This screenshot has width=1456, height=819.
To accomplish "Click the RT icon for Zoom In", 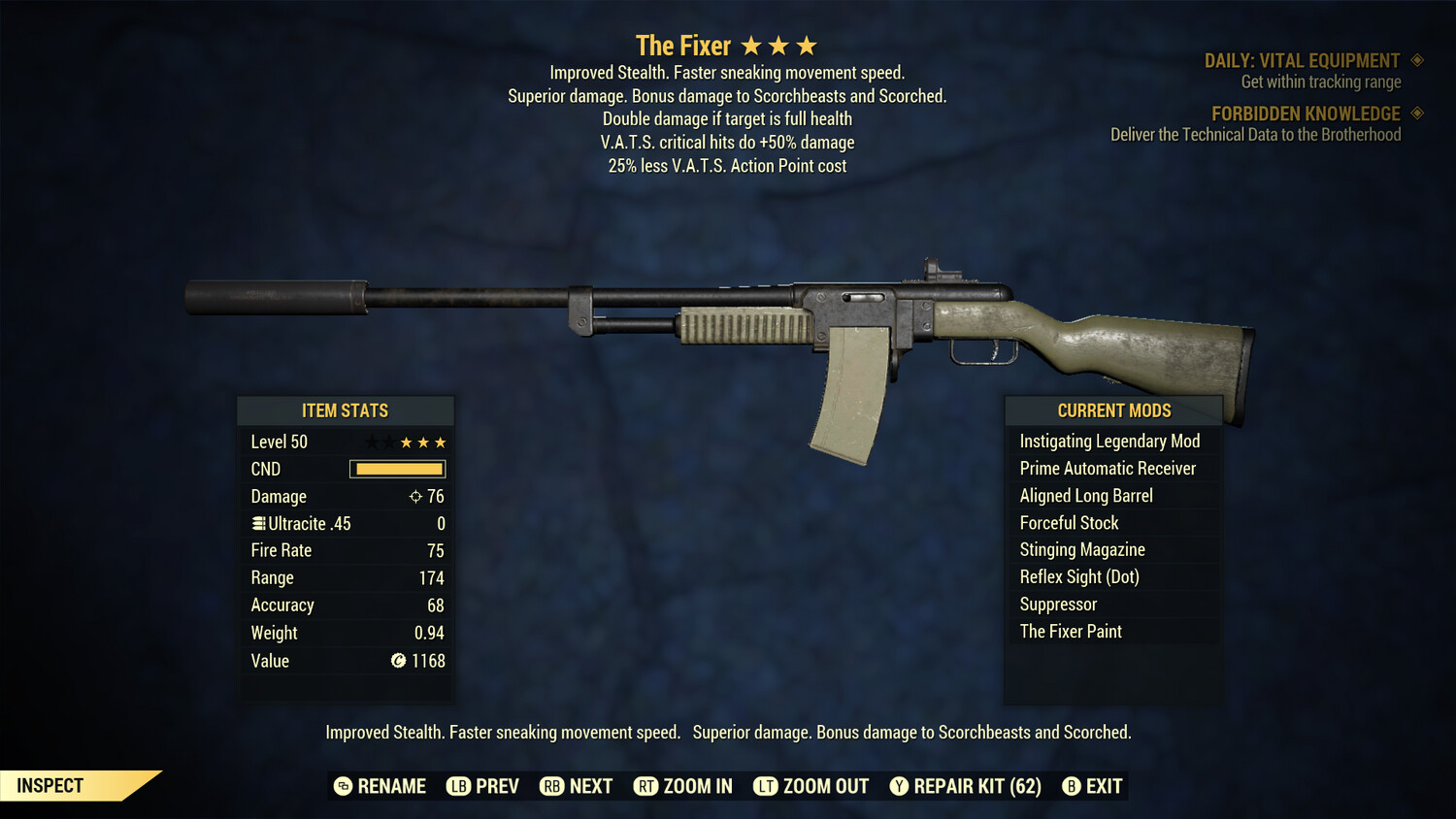I will [x=646, y=786].
